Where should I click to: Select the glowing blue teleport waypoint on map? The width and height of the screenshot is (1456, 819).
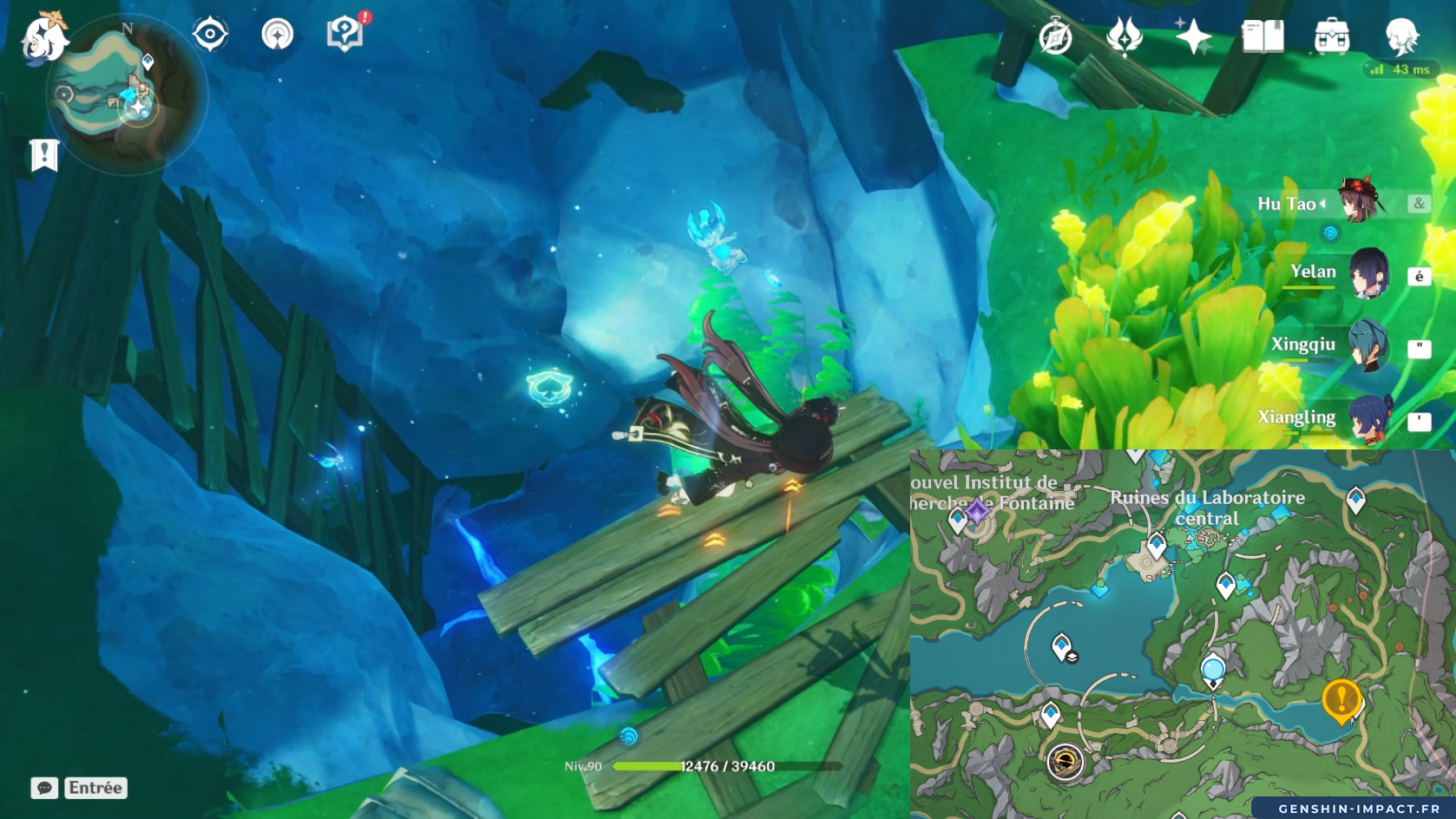(1212, 671)
